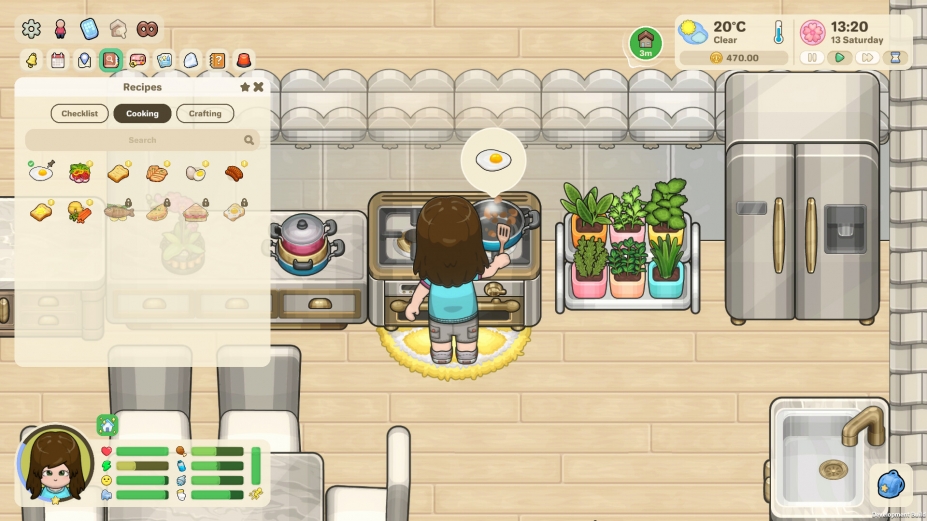The image size is (927, 521).
Task: Open the gear settings menu
Action: click(x=31, y=28)
